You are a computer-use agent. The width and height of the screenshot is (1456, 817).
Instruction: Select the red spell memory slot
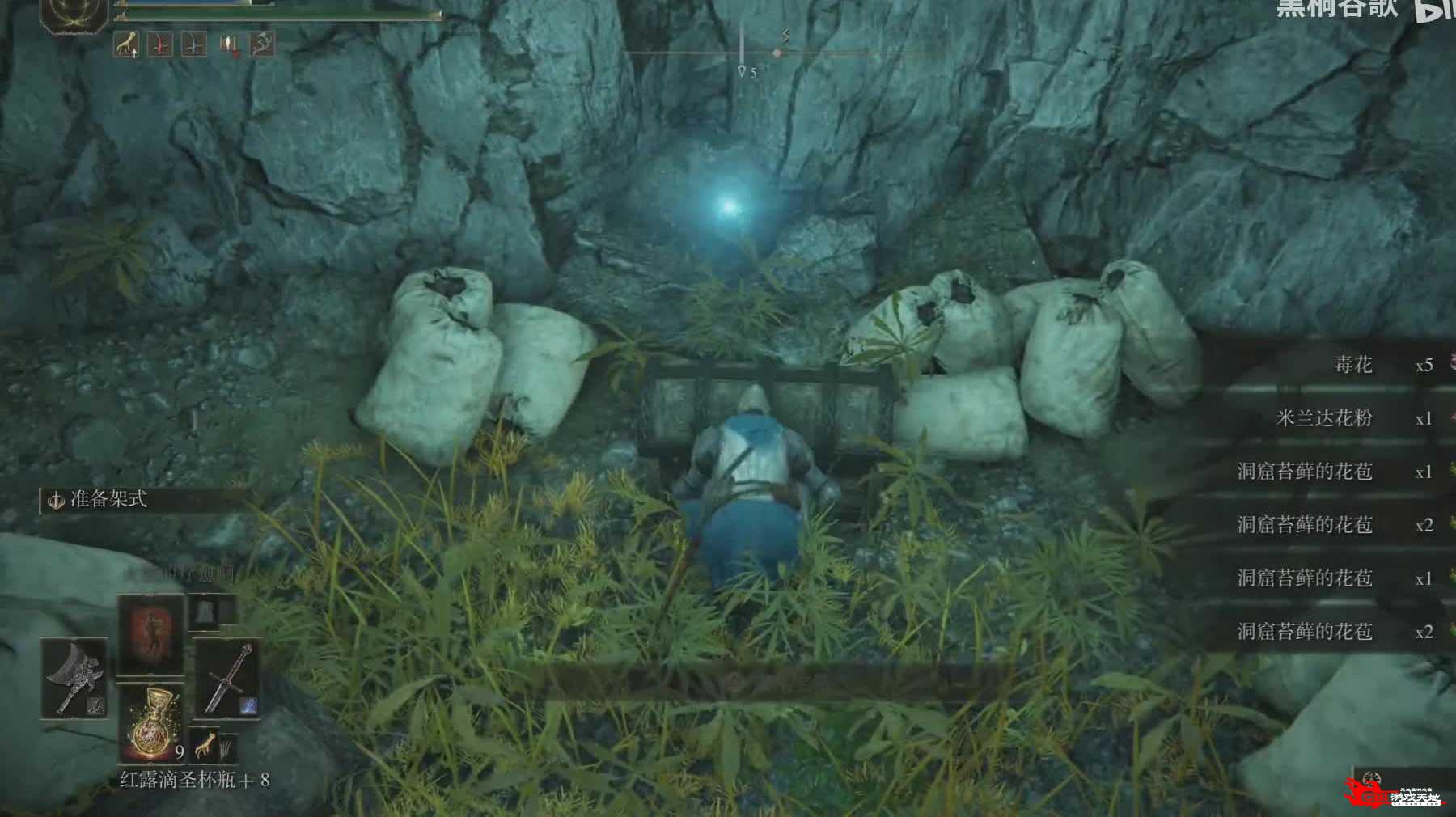click(x=150, y=633)
